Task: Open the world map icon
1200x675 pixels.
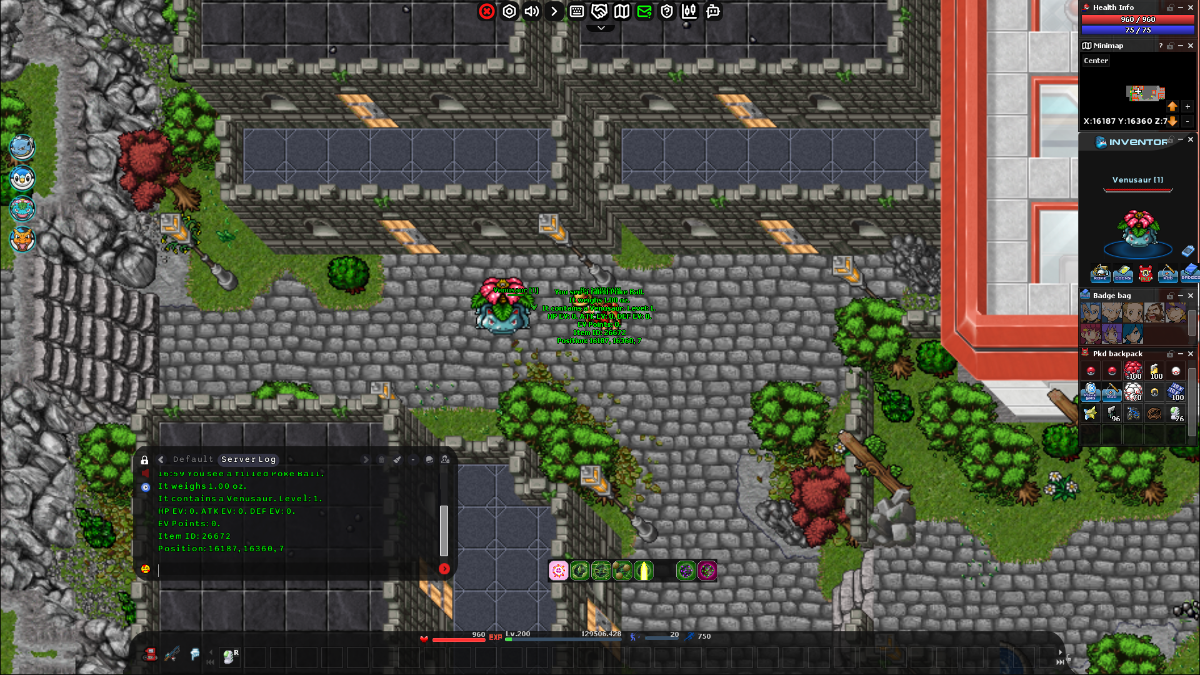Action: (x=622, y=11)
